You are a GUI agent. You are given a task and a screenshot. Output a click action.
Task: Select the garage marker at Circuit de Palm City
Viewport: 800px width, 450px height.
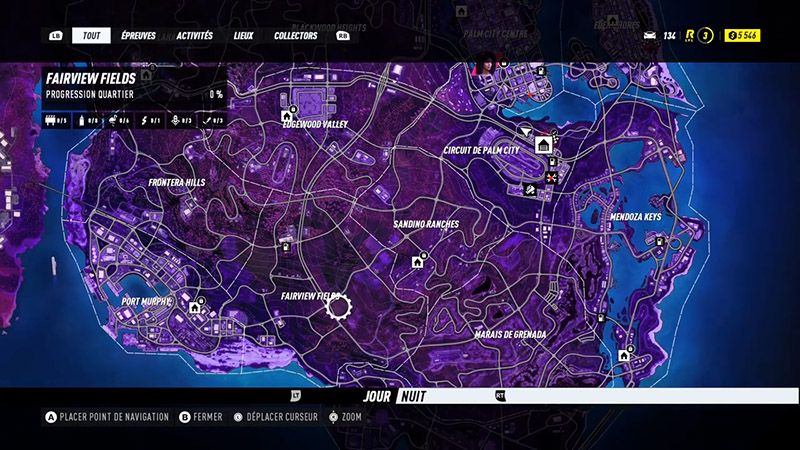544,147
